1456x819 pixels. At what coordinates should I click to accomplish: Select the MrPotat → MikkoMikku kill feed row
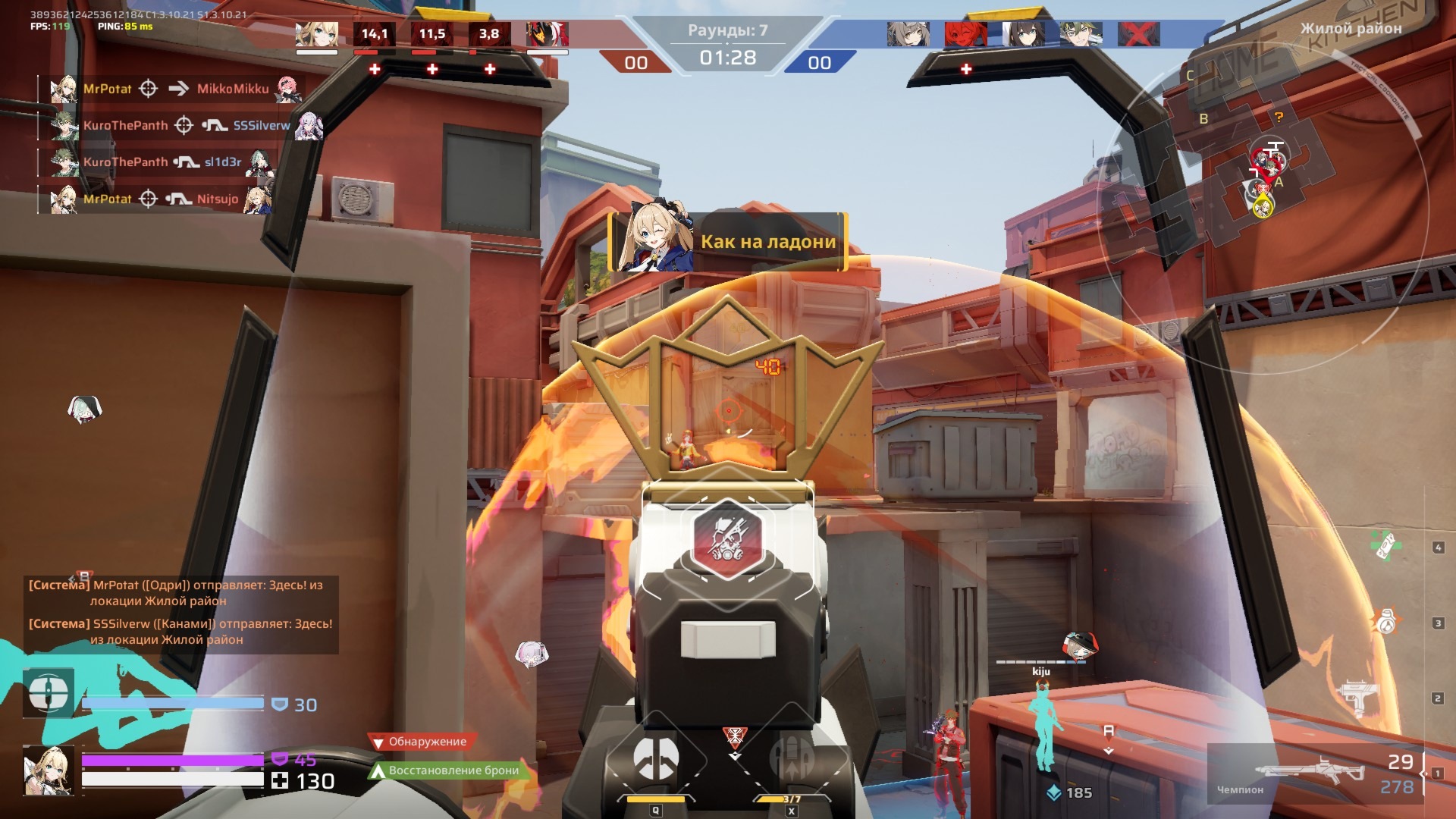[176, 89]
